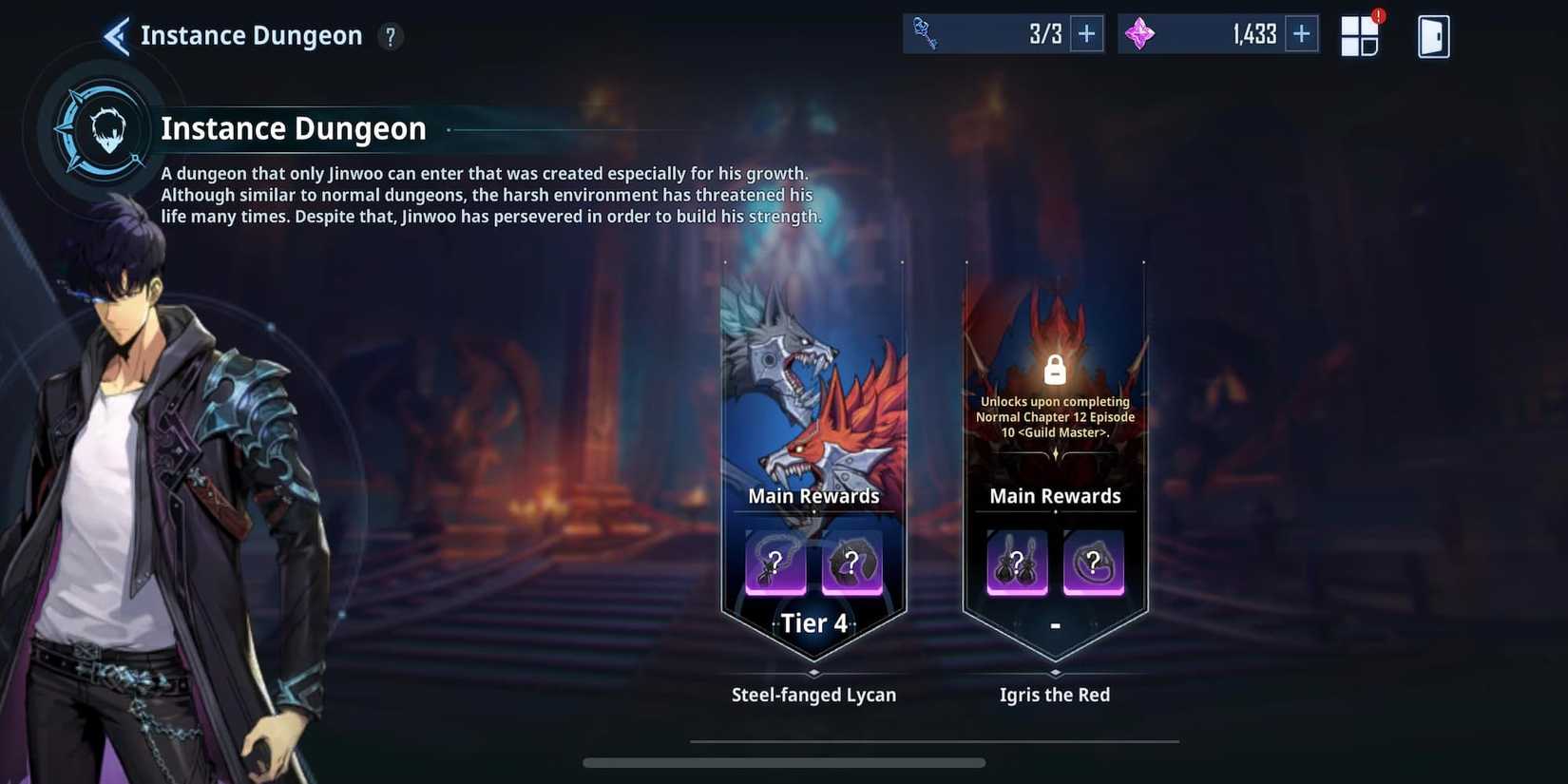
Task: Tap the lock icon on Igris the Red
Action: [1054, 369]
